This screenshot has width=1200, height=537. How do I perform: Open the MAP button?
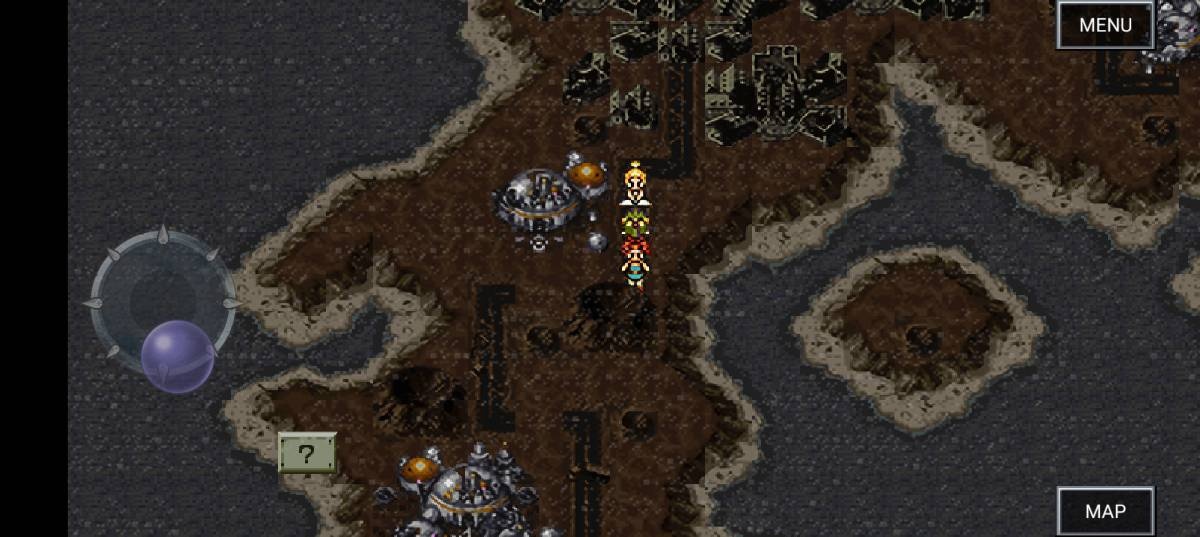tap(1105, 511)
